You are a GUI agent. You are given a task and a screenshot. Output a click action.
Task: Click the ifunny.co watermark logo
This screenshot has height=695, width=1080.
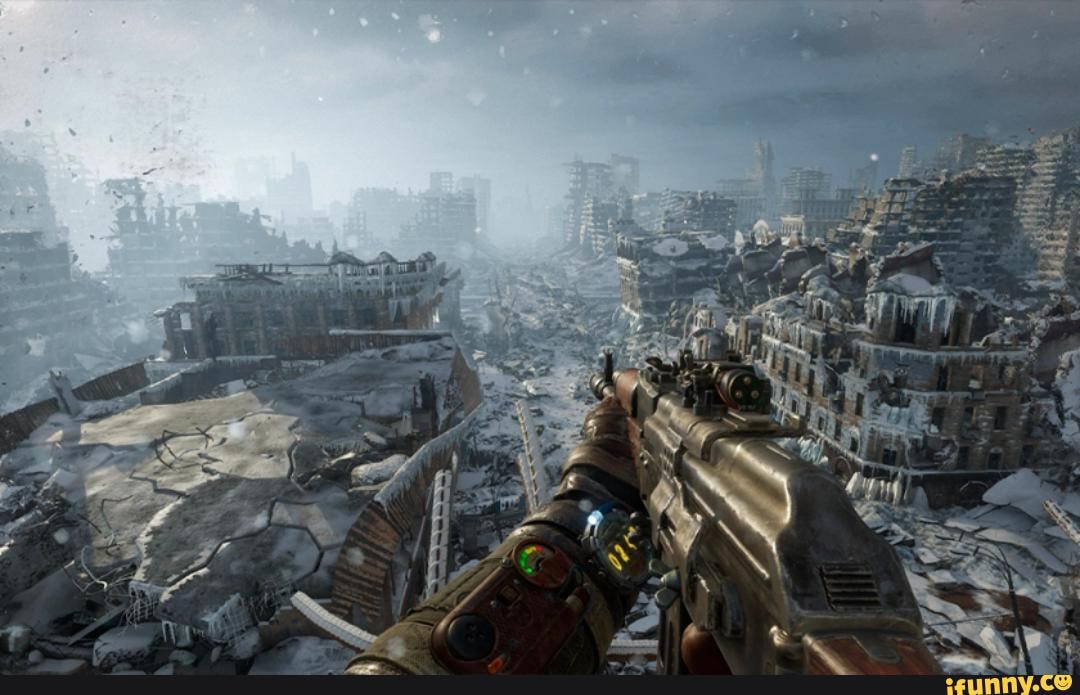click(1008, 684)
